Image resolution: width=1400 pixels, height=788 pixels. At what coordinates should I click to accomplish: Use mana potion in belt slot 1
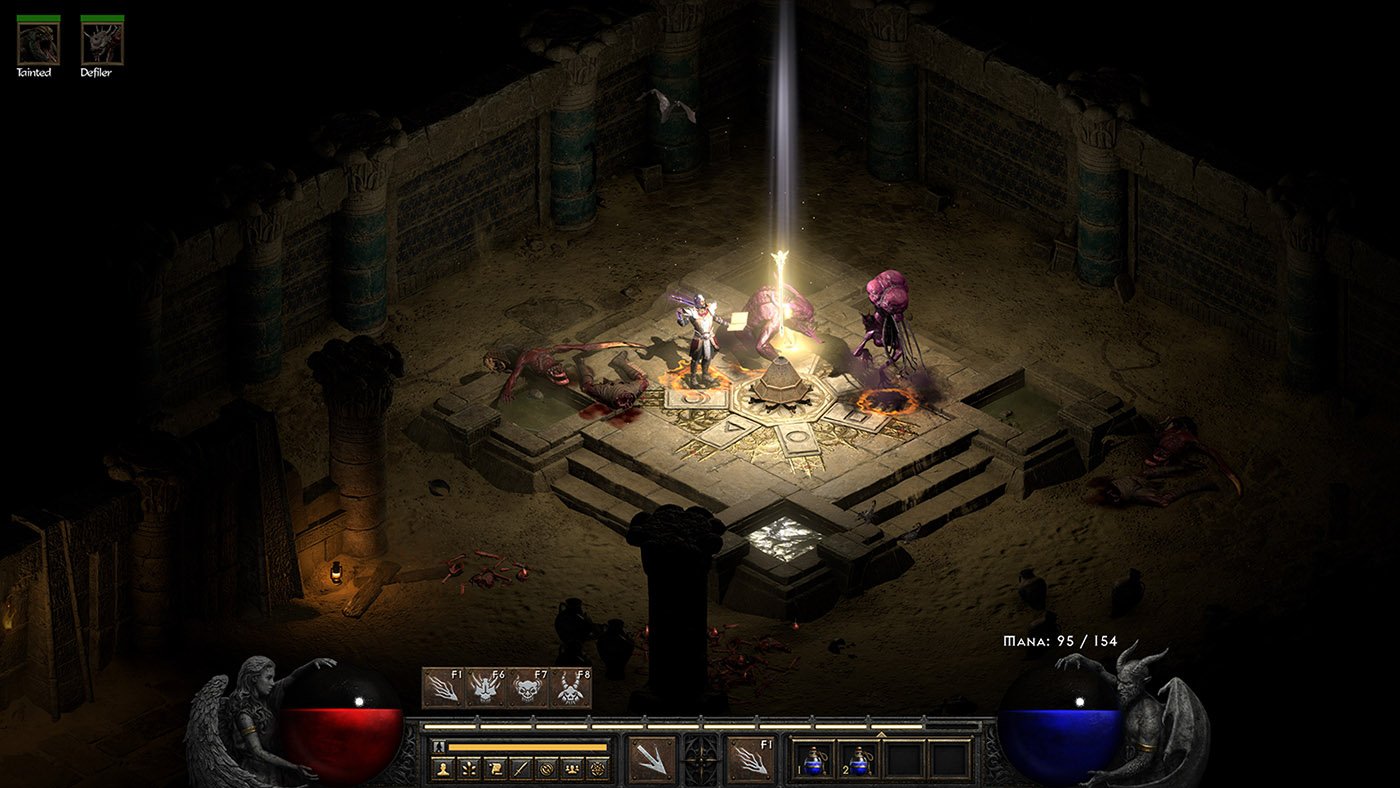pyautogui.click(x=813, y=760)
